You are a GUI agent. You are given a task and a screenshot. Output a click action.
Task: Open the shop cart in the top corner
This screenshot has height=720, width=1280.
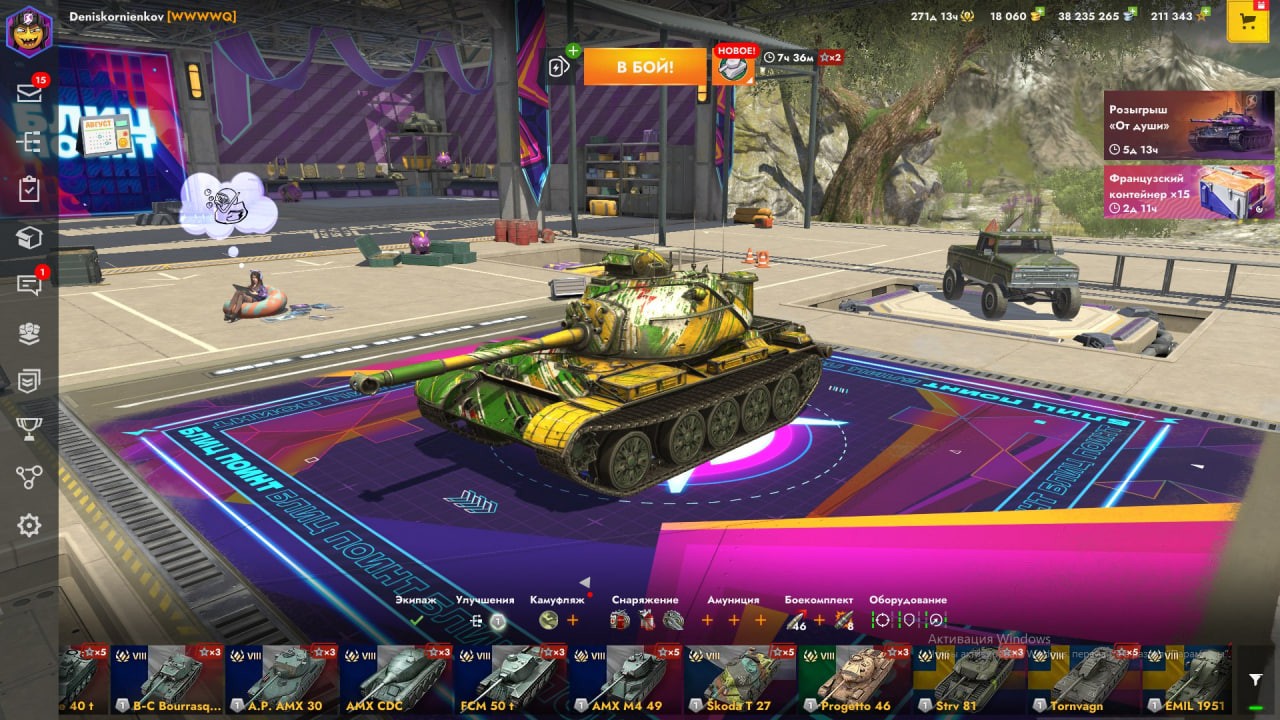(x=1247, y=21)
